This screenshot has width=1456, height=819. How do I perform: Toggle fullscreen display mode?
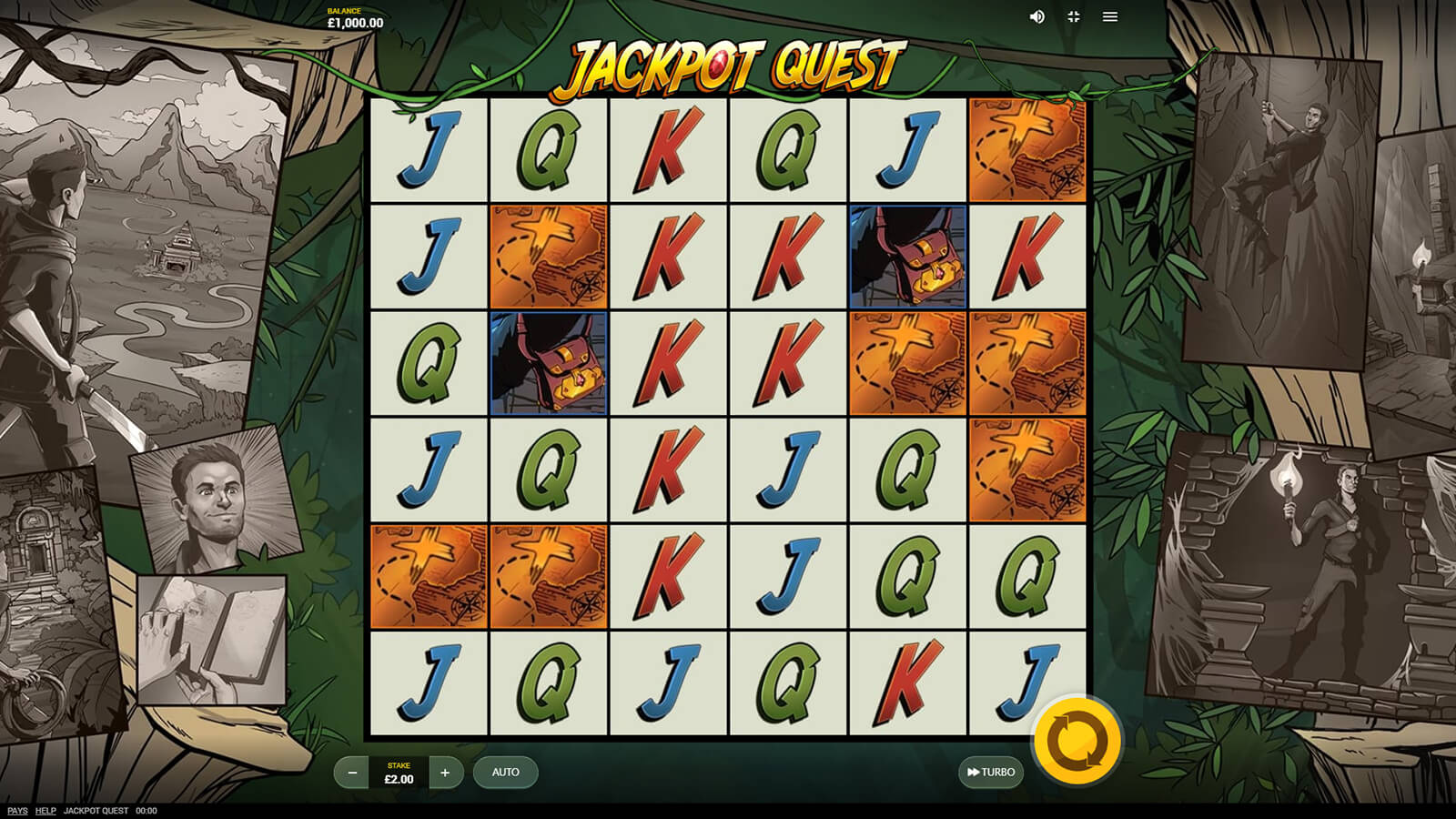pos(1074,17)
